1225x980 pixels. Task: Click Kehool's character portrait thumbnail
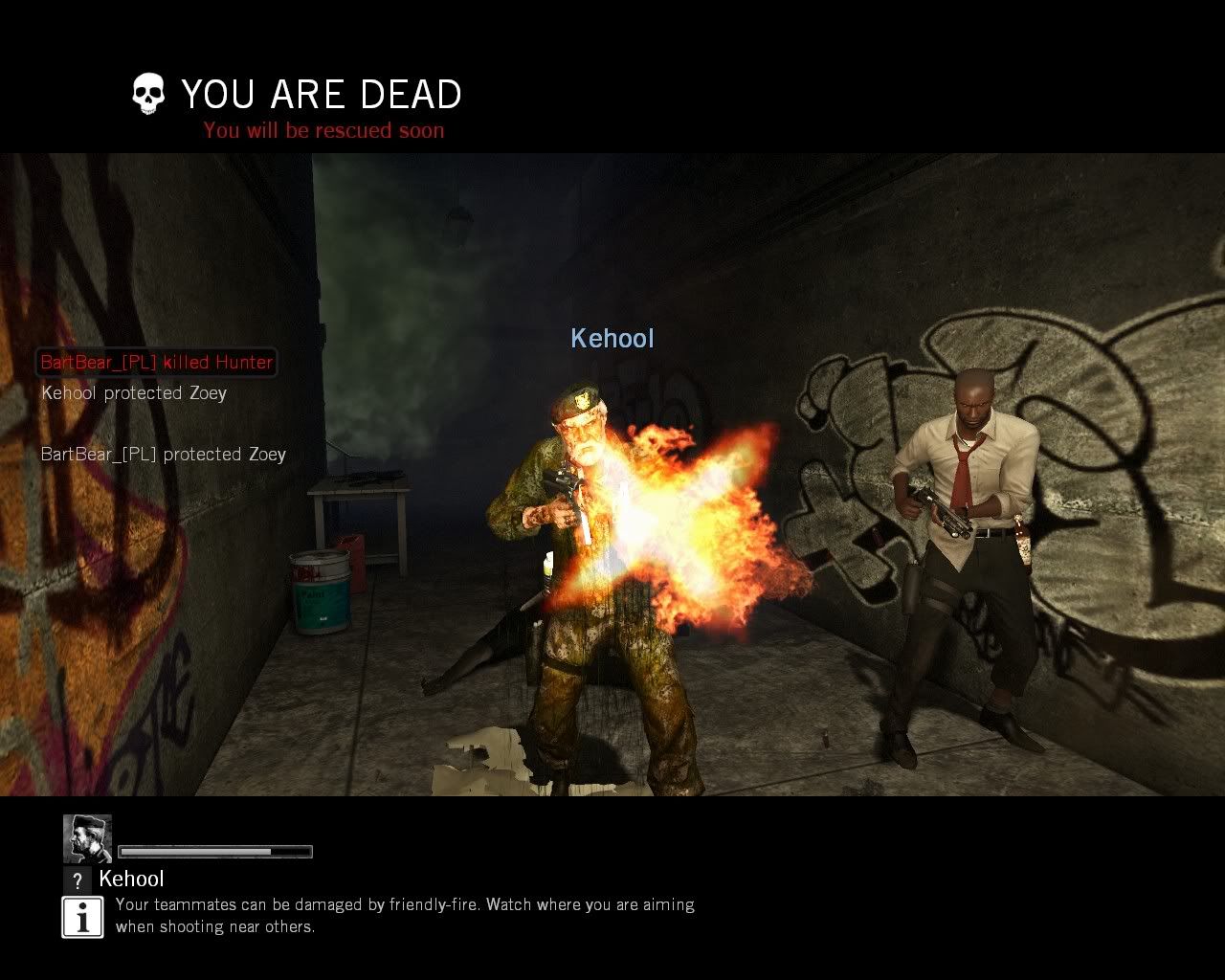[x=87, y=837]
